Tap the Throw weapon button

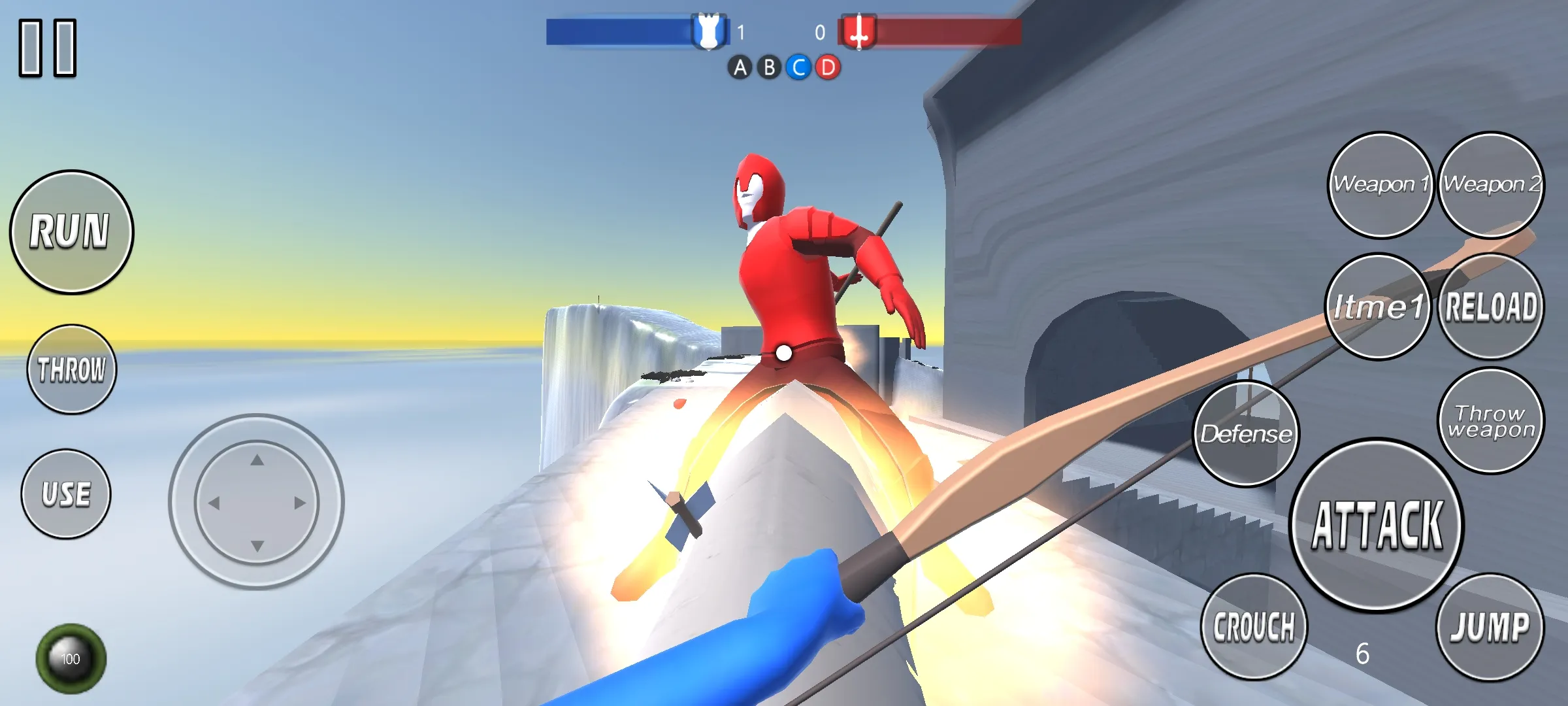1491,421
